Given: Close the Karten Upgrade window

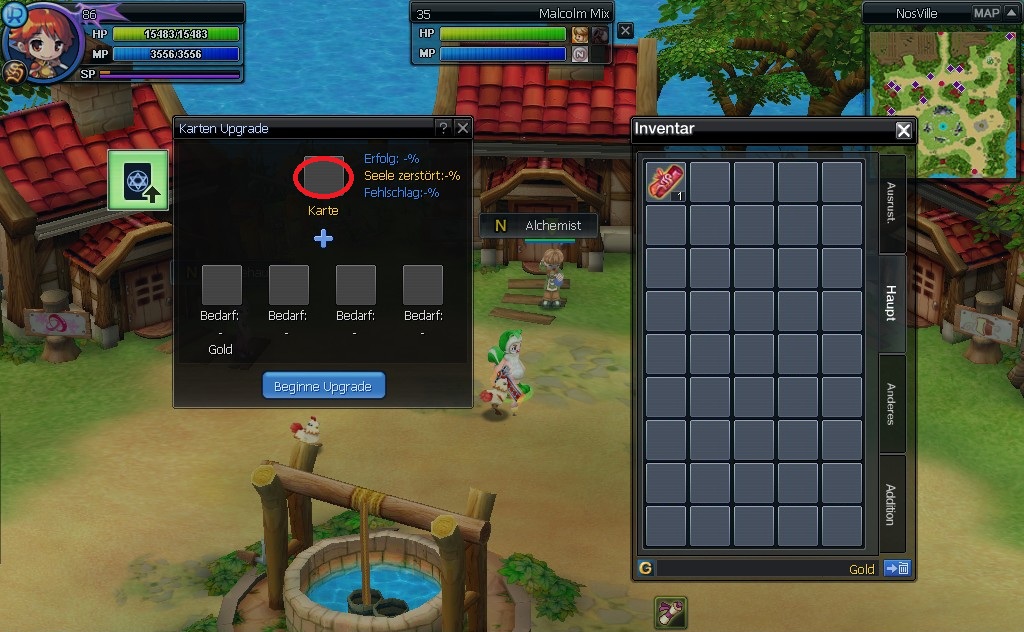Looking at the screenshot, I should (462, 128).
